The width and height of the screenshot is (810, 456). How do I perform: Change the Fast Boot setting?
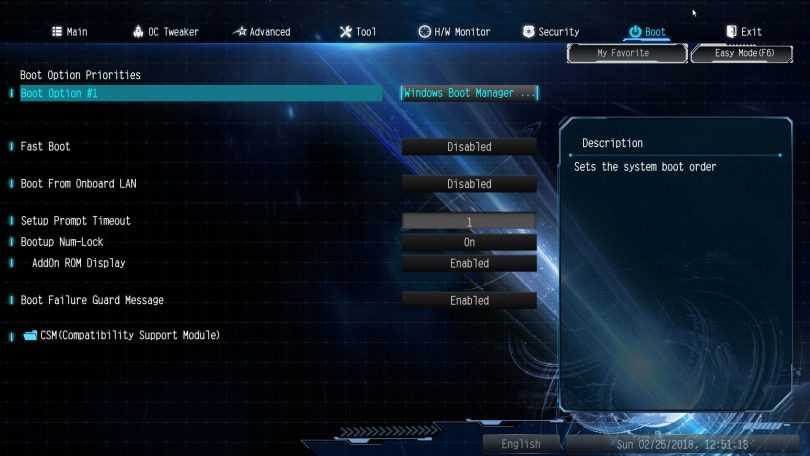[x=469, y=147]
